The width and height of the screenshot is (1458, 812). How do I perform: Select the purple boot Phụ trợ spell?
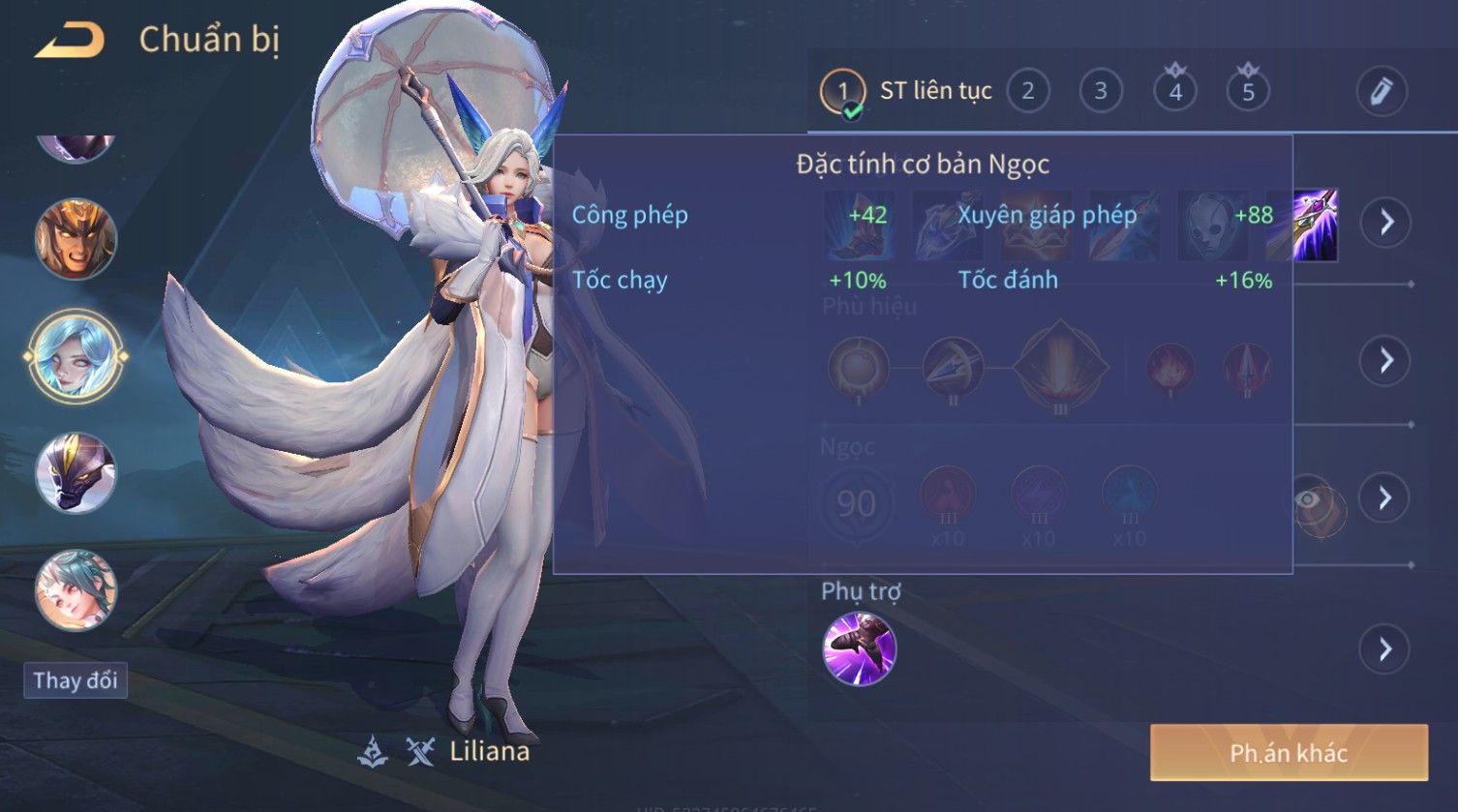tap(859, 648)
